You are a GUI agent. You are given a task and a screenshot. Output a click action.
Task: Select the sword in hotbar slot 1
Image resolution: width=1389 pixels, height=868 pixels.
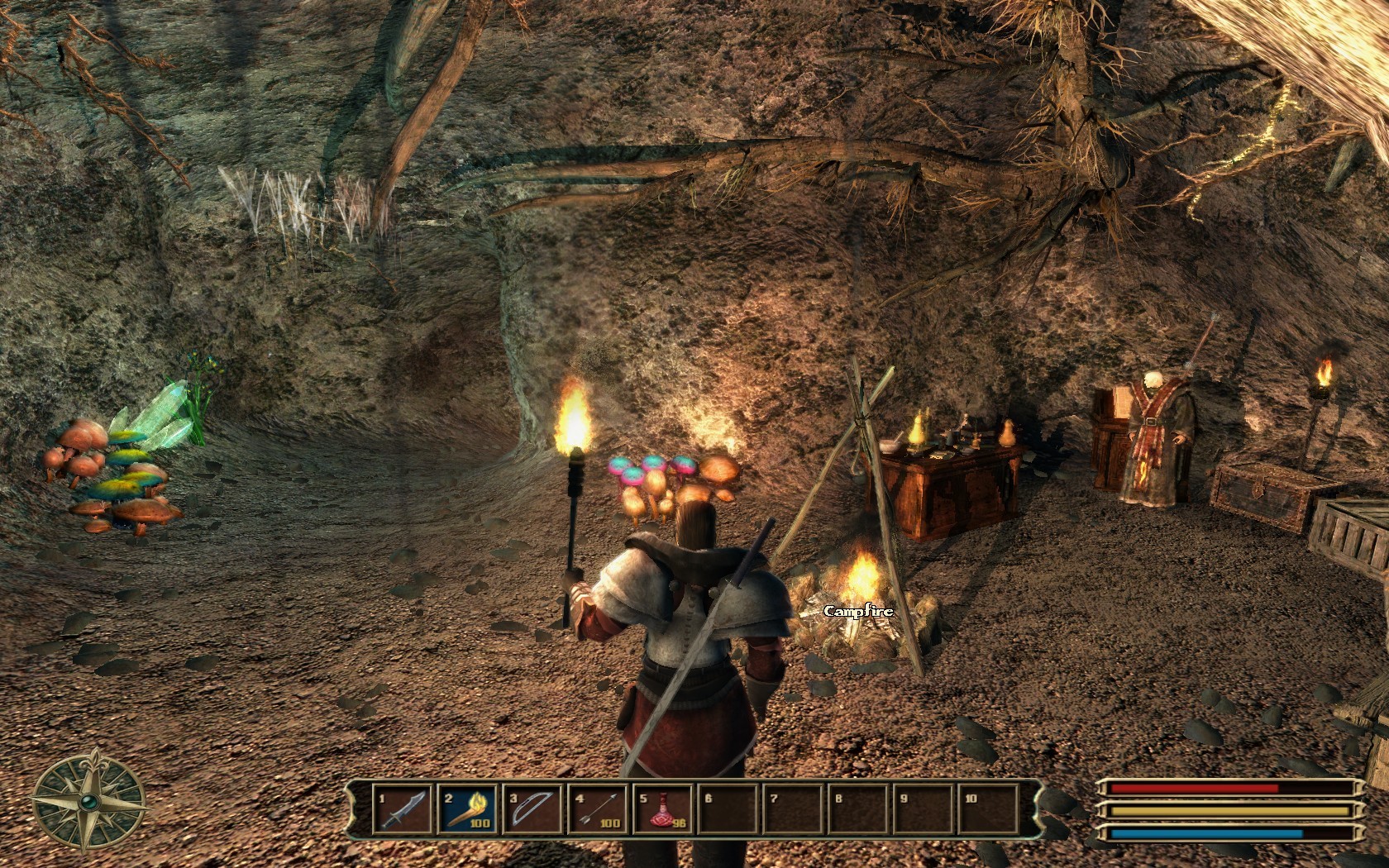click(x=403, y=809)
